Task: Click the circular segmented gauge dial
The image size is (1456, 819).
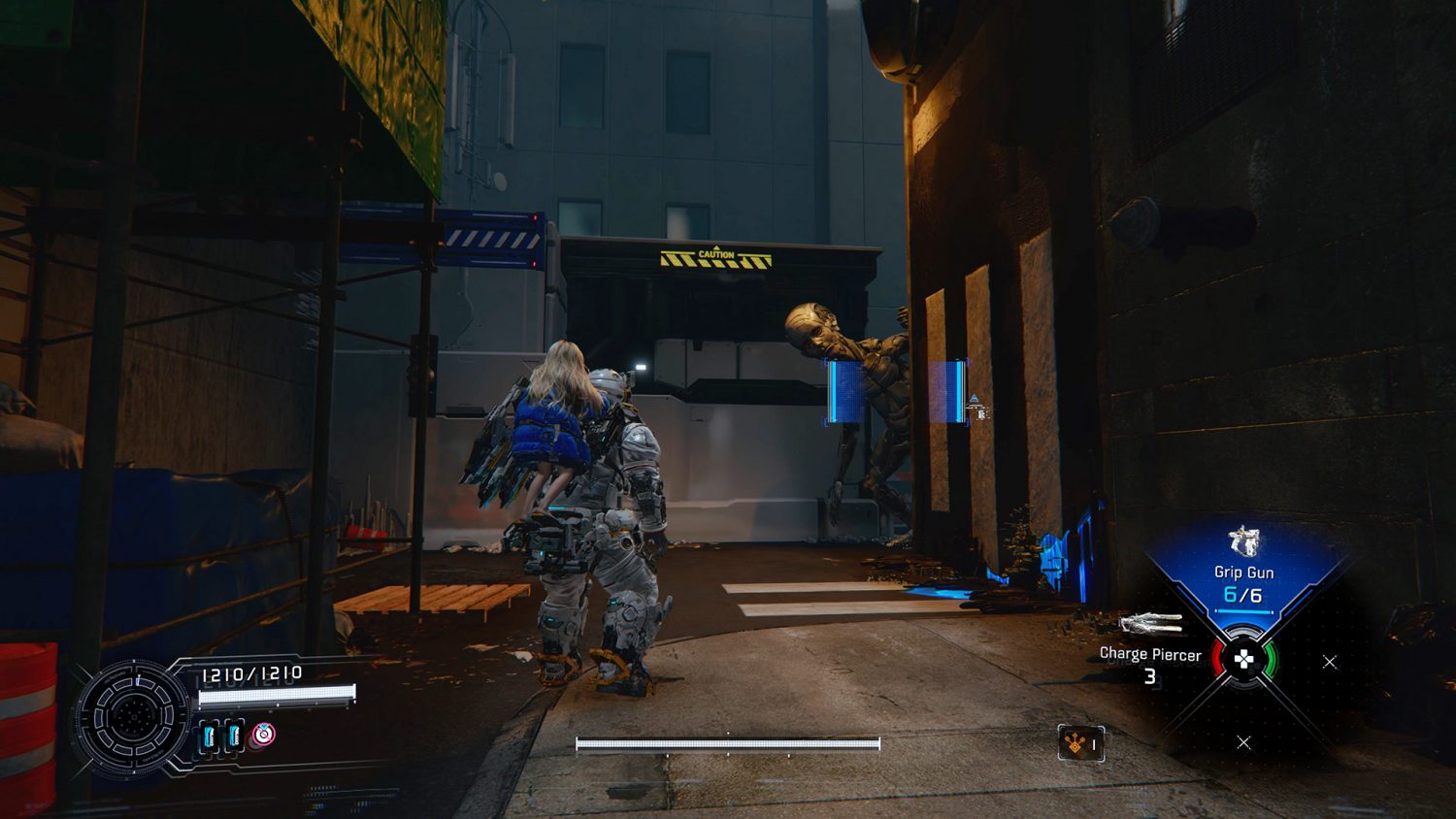Action: pos(133,718)
